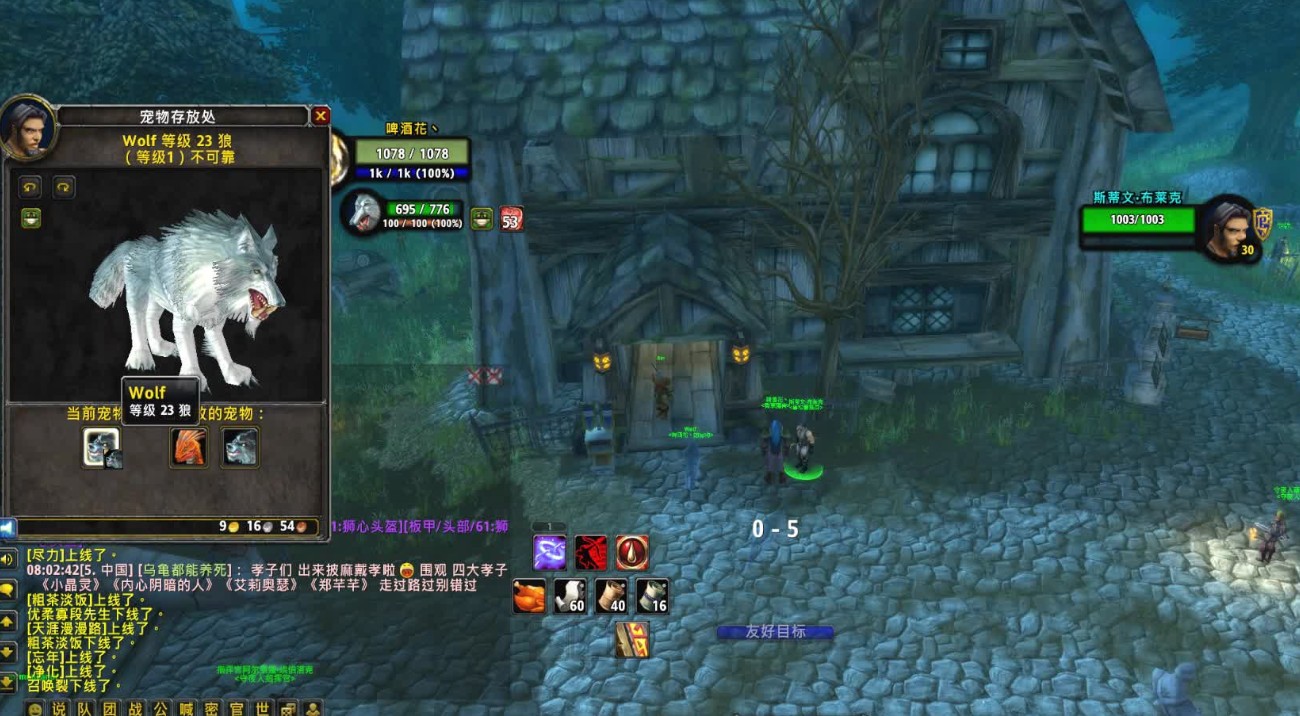Use the green scroll with 16 charges

click(652, 596)
